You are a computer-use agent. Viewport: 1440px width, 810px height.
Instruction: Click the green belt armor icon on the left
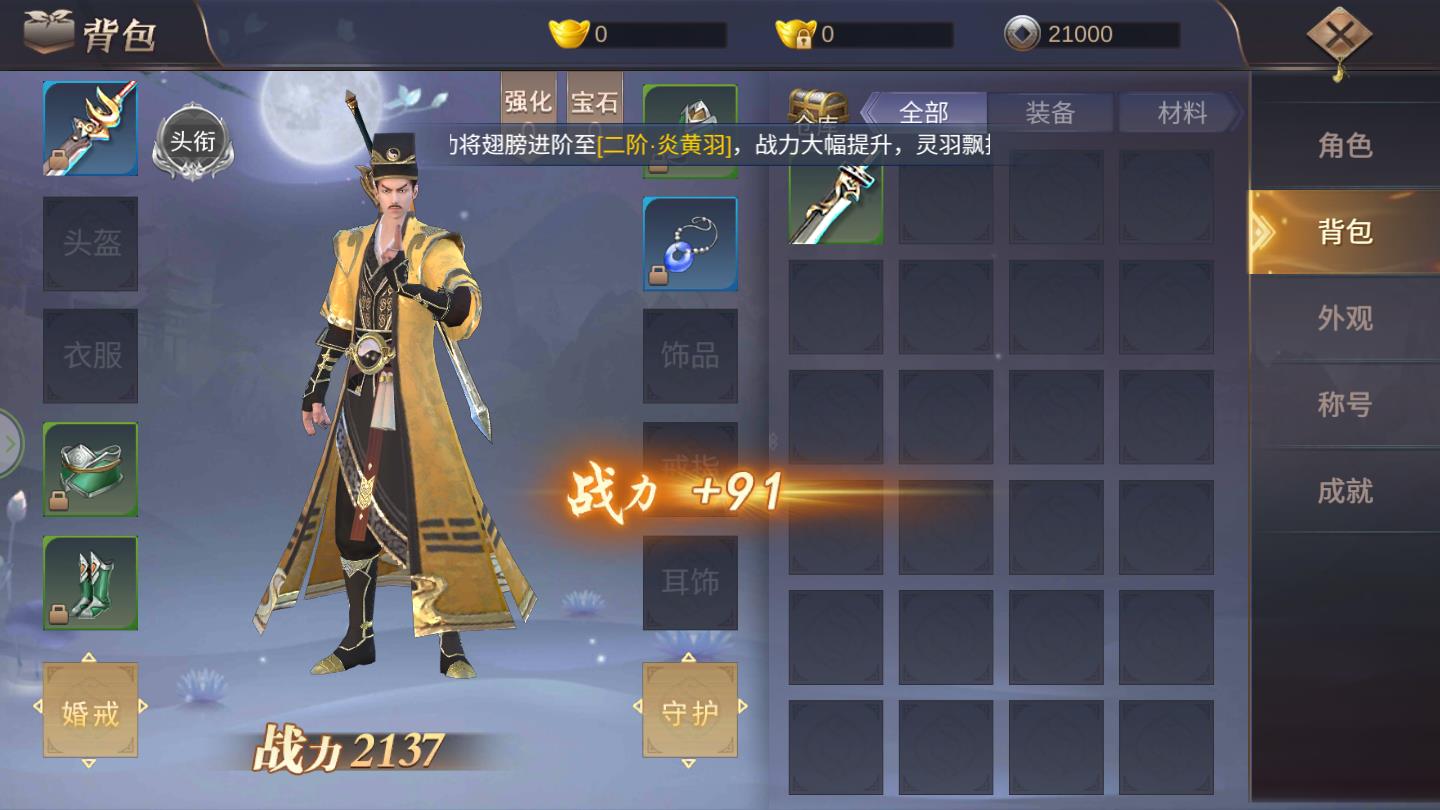[x=90, y=468]
